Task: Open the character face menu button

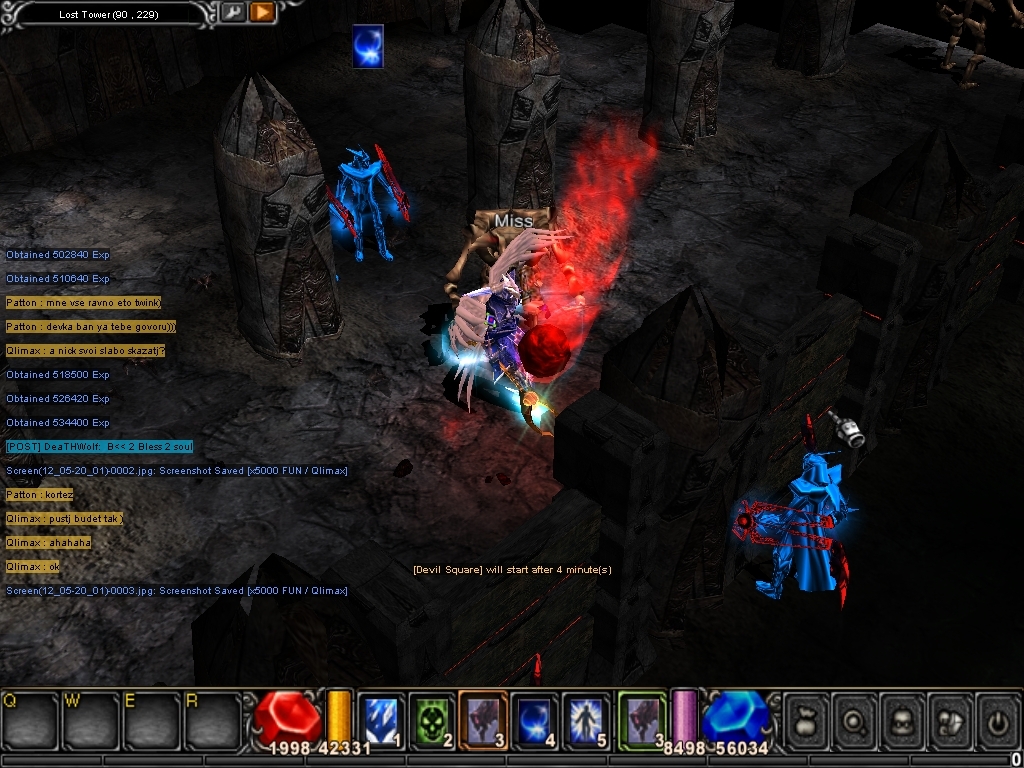Action: point(905,720)
